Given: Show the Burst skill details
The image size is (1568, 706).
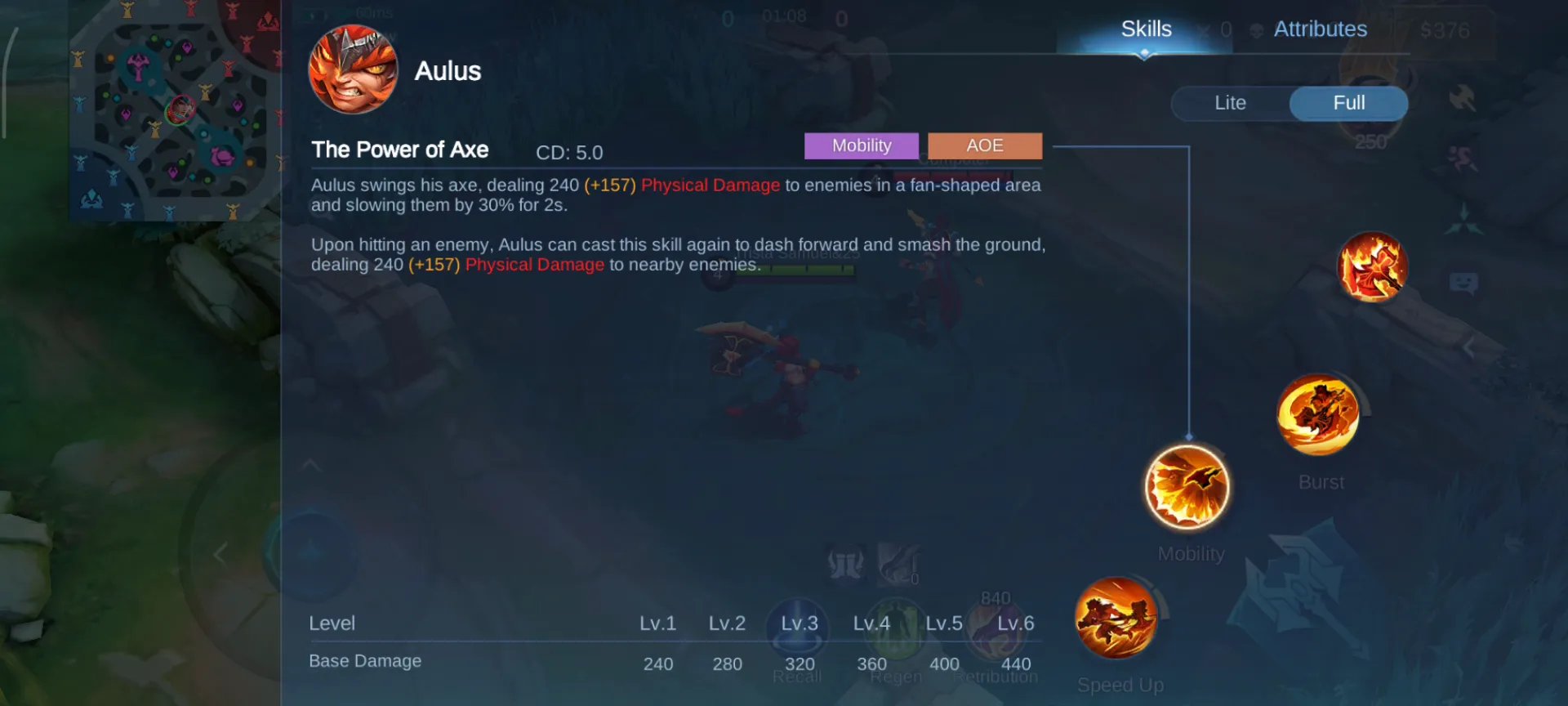Looking at the screenshot, I should 1318,415.
